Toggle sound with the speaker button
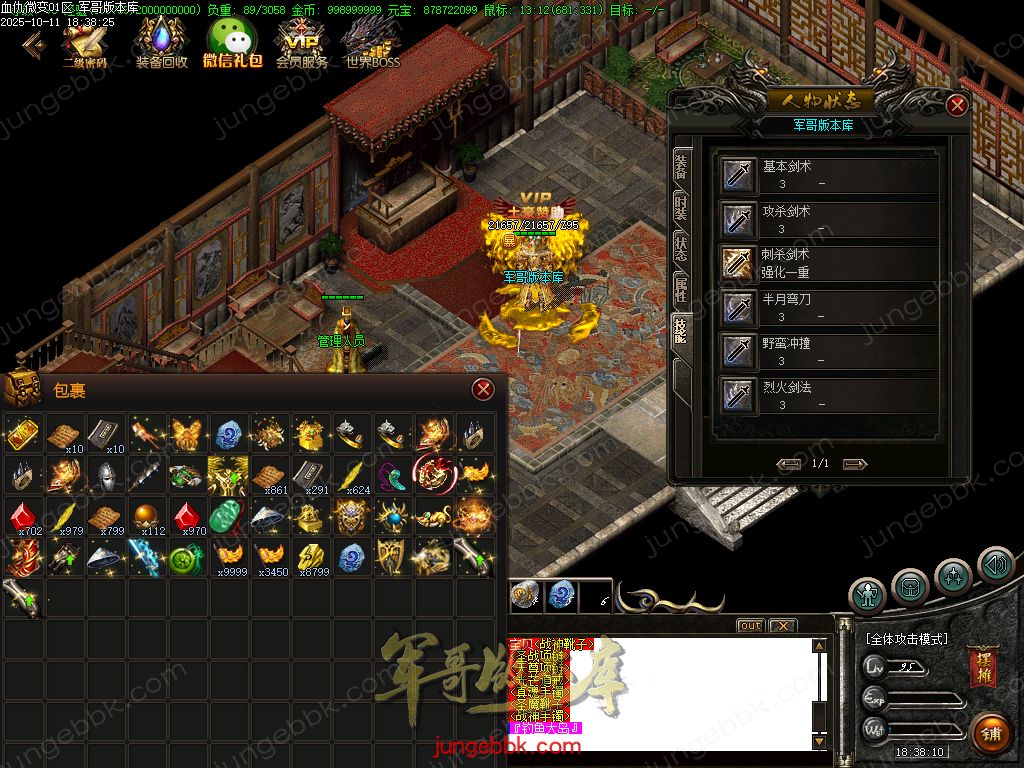 point(996,565)
